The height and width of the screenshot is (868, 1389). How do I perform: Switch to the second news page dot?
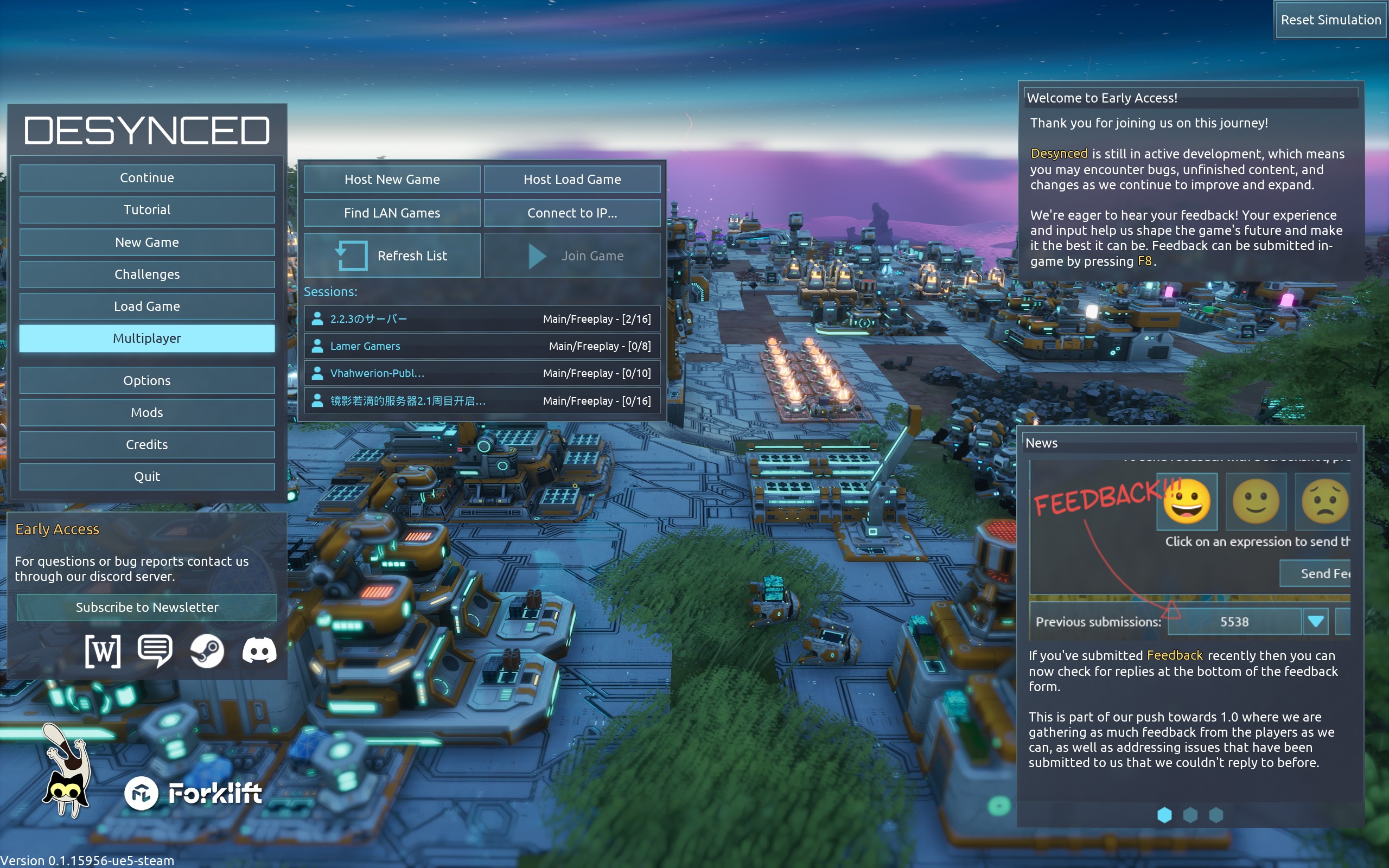tap(1190, 815)
